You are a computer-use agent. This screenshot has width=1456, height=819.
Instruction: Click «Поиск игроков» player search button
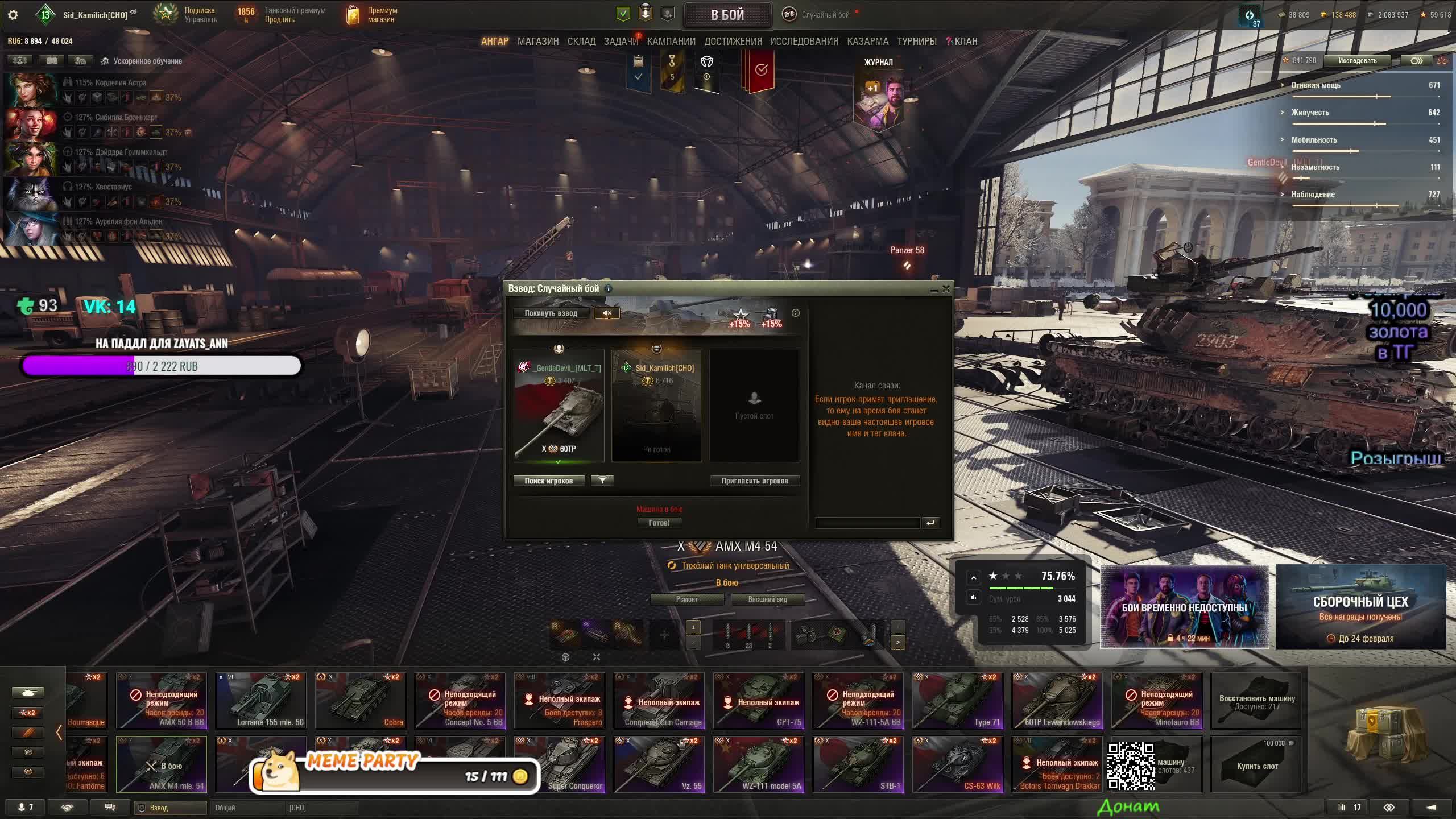tap(548, 481)
